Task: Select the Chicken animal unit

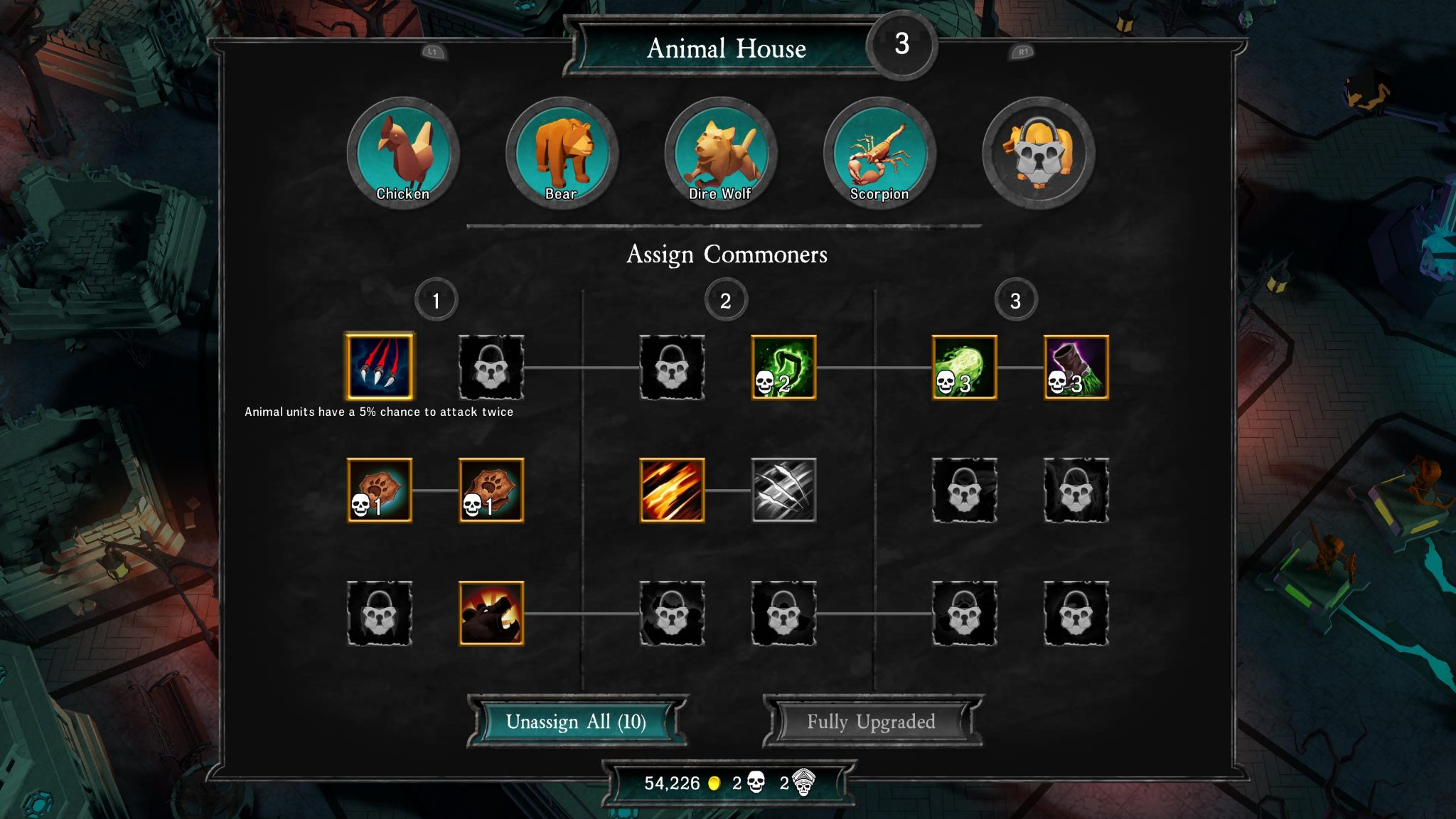Action: pyautogui.click(x=403, y=154)
